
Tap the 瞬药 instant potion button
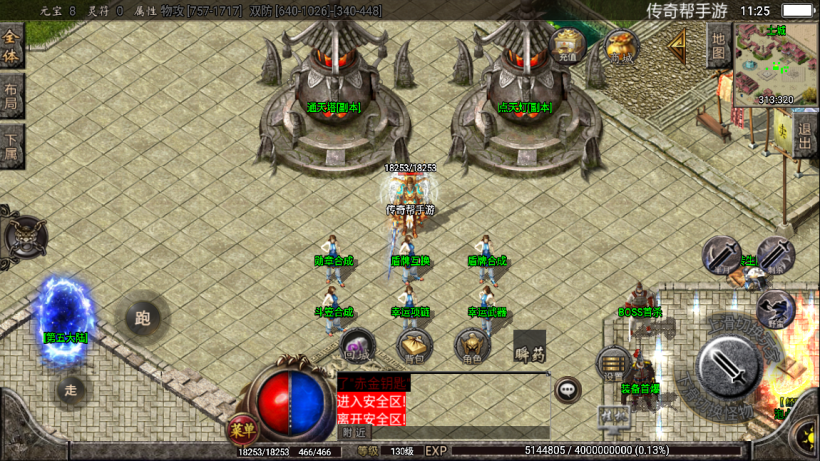[x=529, y=347]
